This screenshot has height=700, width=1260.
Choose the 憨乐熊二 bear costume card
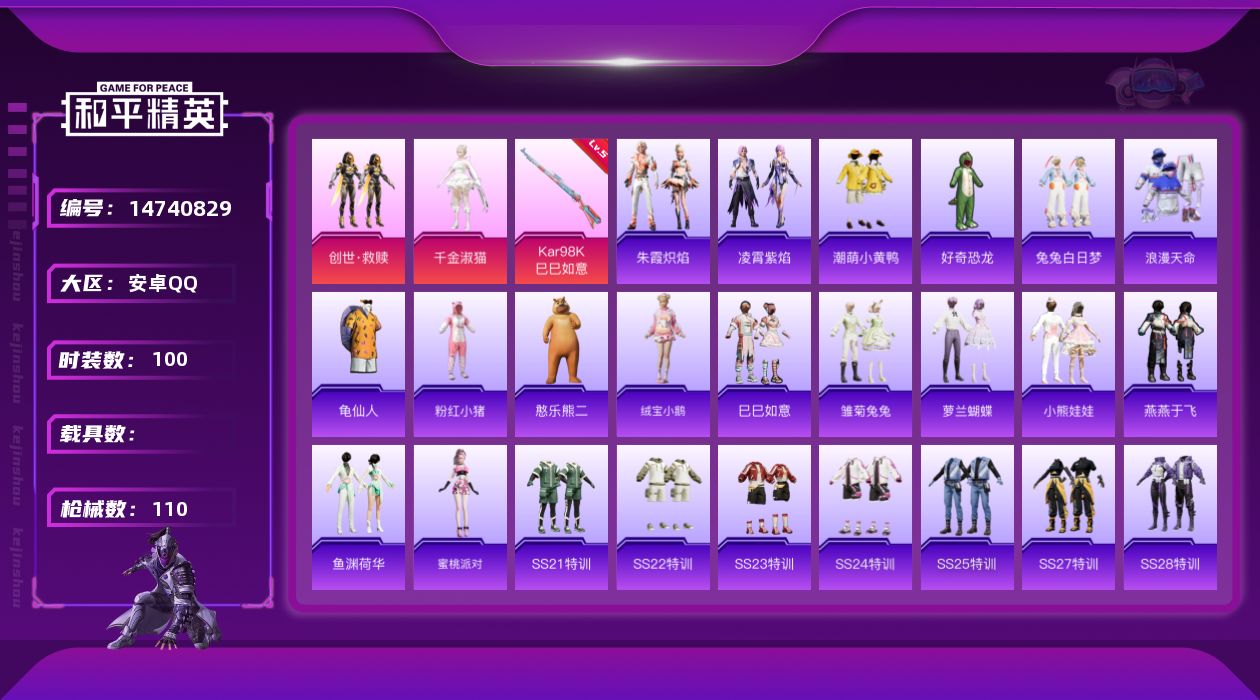tap(561, 364)
